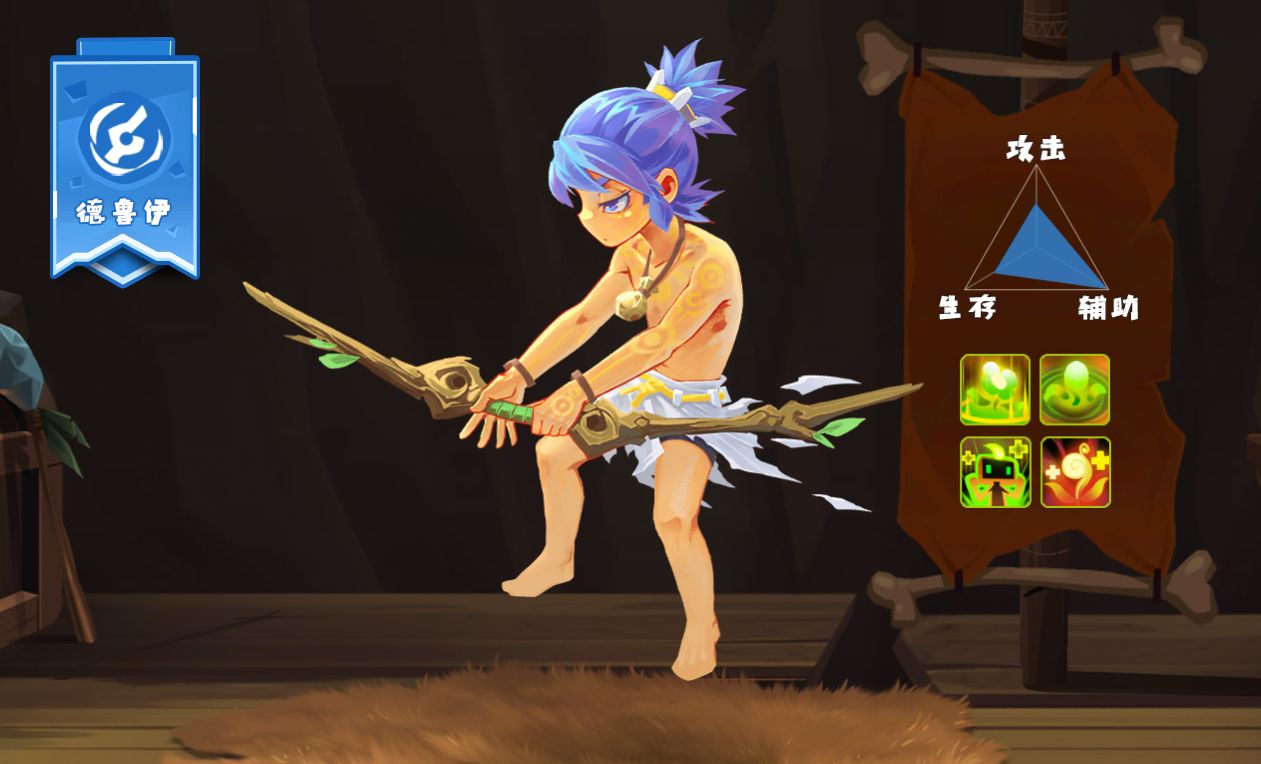The height and width of the screenshot is (764, 1261).
Task: Select the glowing green flower skill icon
Action: tap(995, 389)
